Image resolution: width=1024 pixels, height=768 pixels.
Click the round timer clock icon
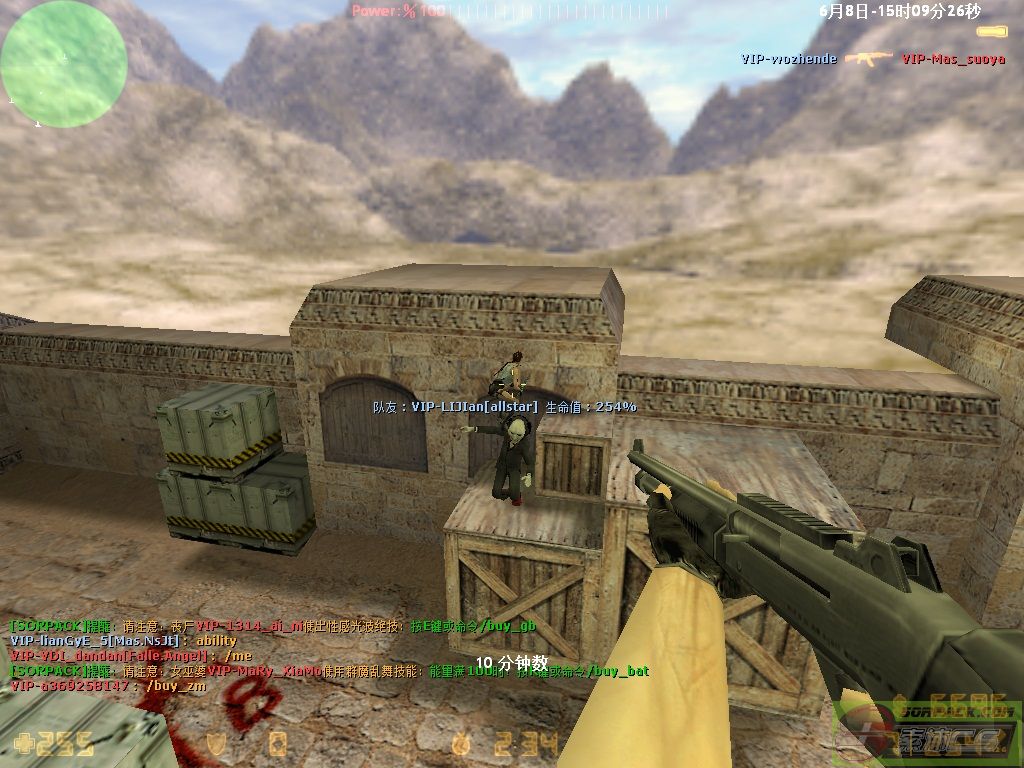[462, 743]
